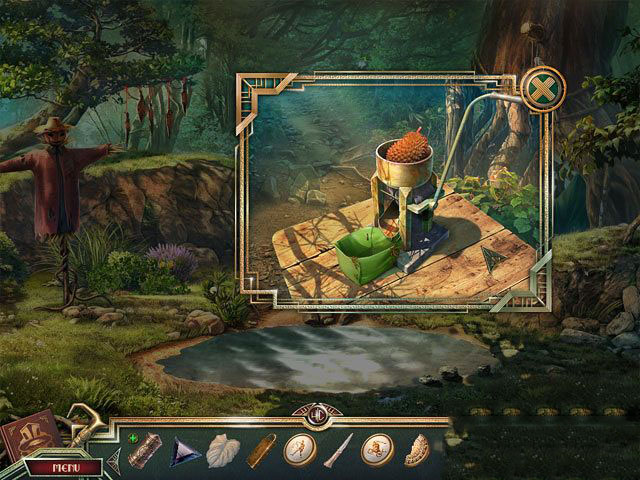Screen dimensions: 640x480
Task: Choose the half-circle fan-shaped item
Action: 416,451
